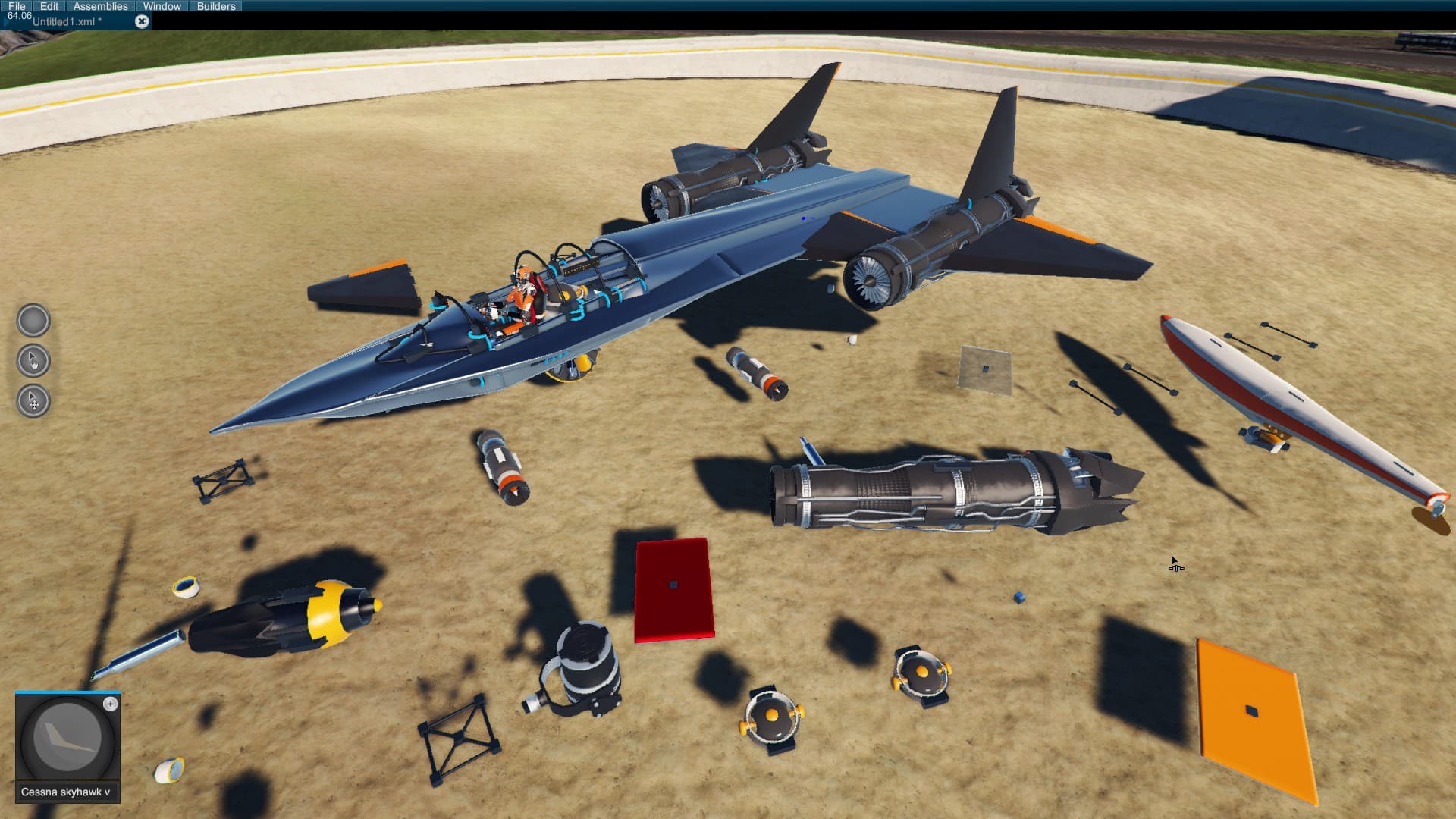
Task: Close the Untitled1.xml tab
Action: (x=142, y=20)
